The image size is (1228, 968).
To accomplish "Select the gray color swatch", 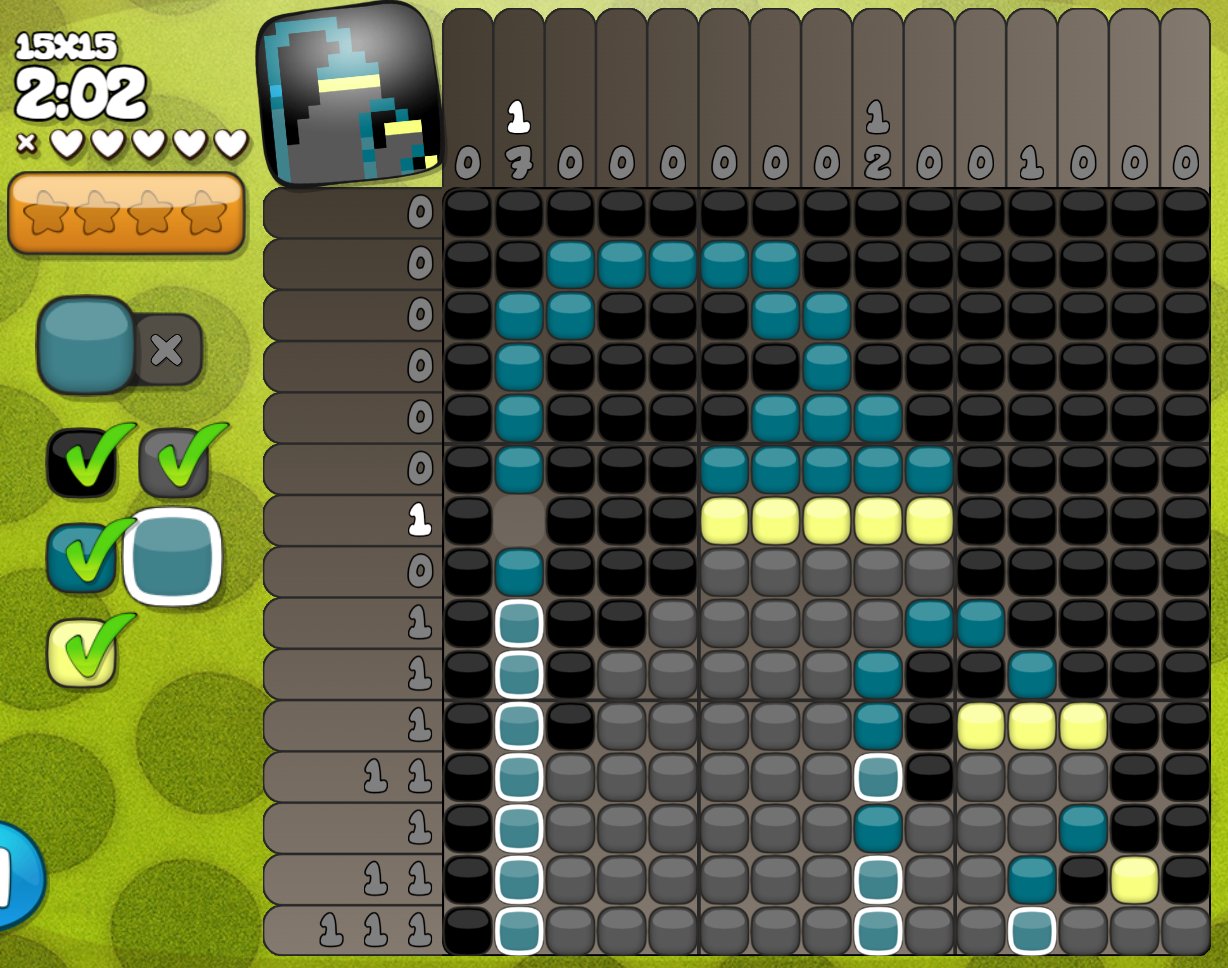I will point(173,461).
